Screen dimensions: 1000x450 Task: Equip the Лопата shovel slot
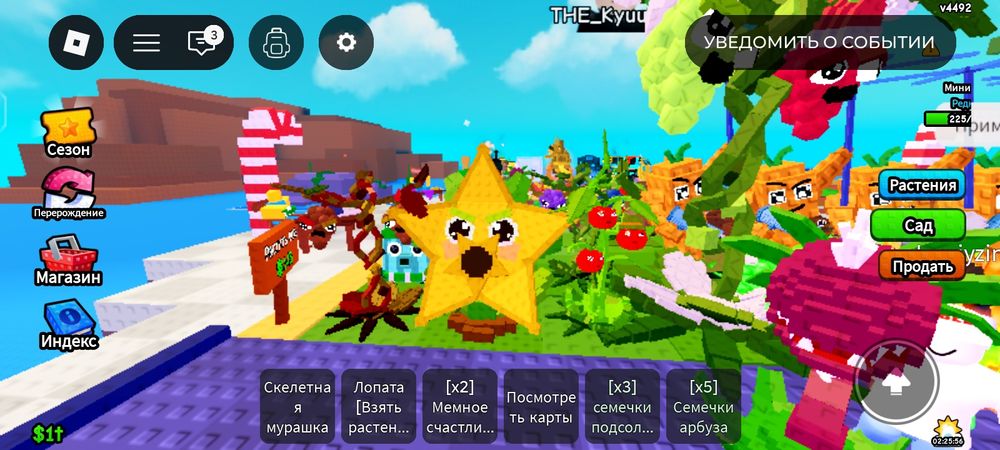[379, 407]
